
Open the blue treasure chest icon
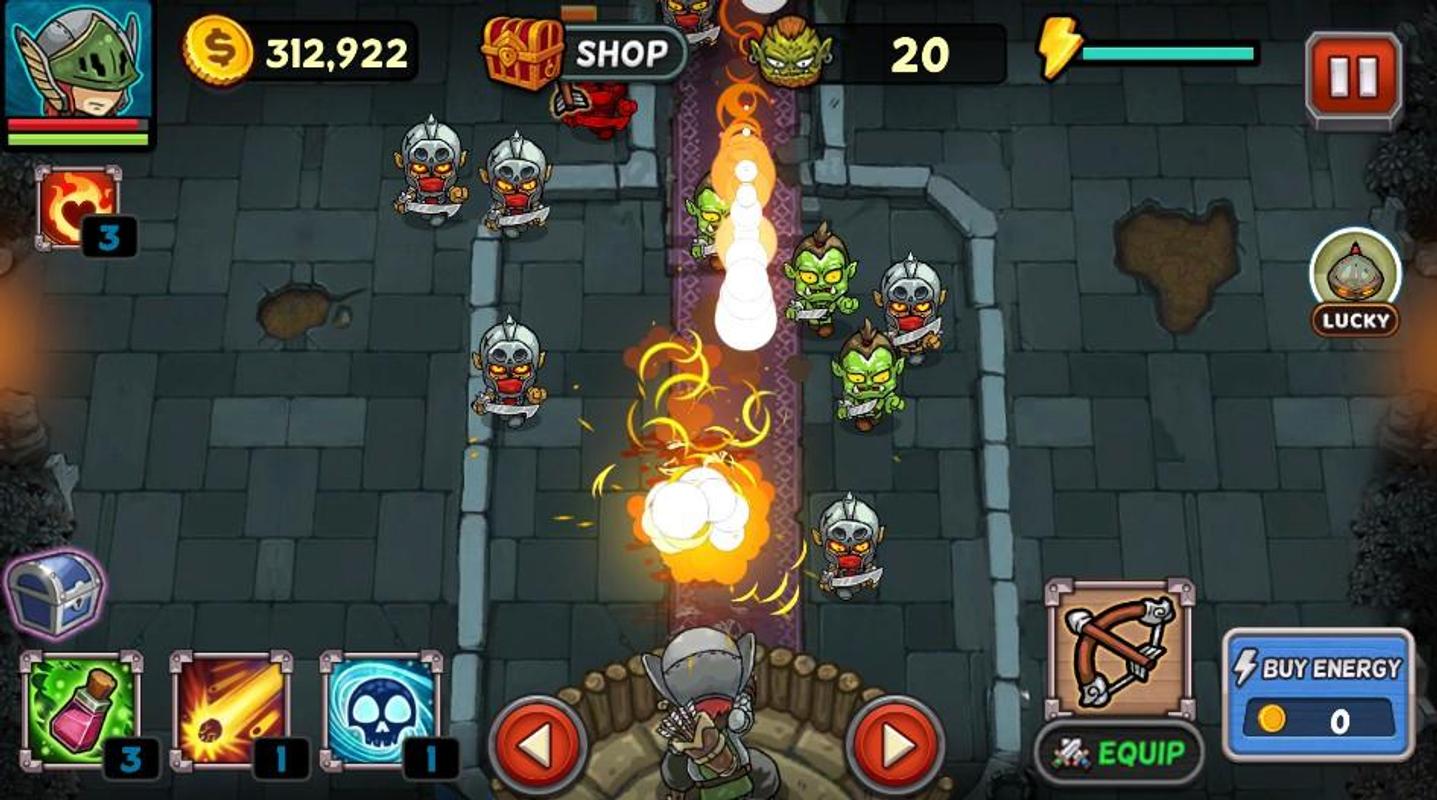tap(56, 594)
